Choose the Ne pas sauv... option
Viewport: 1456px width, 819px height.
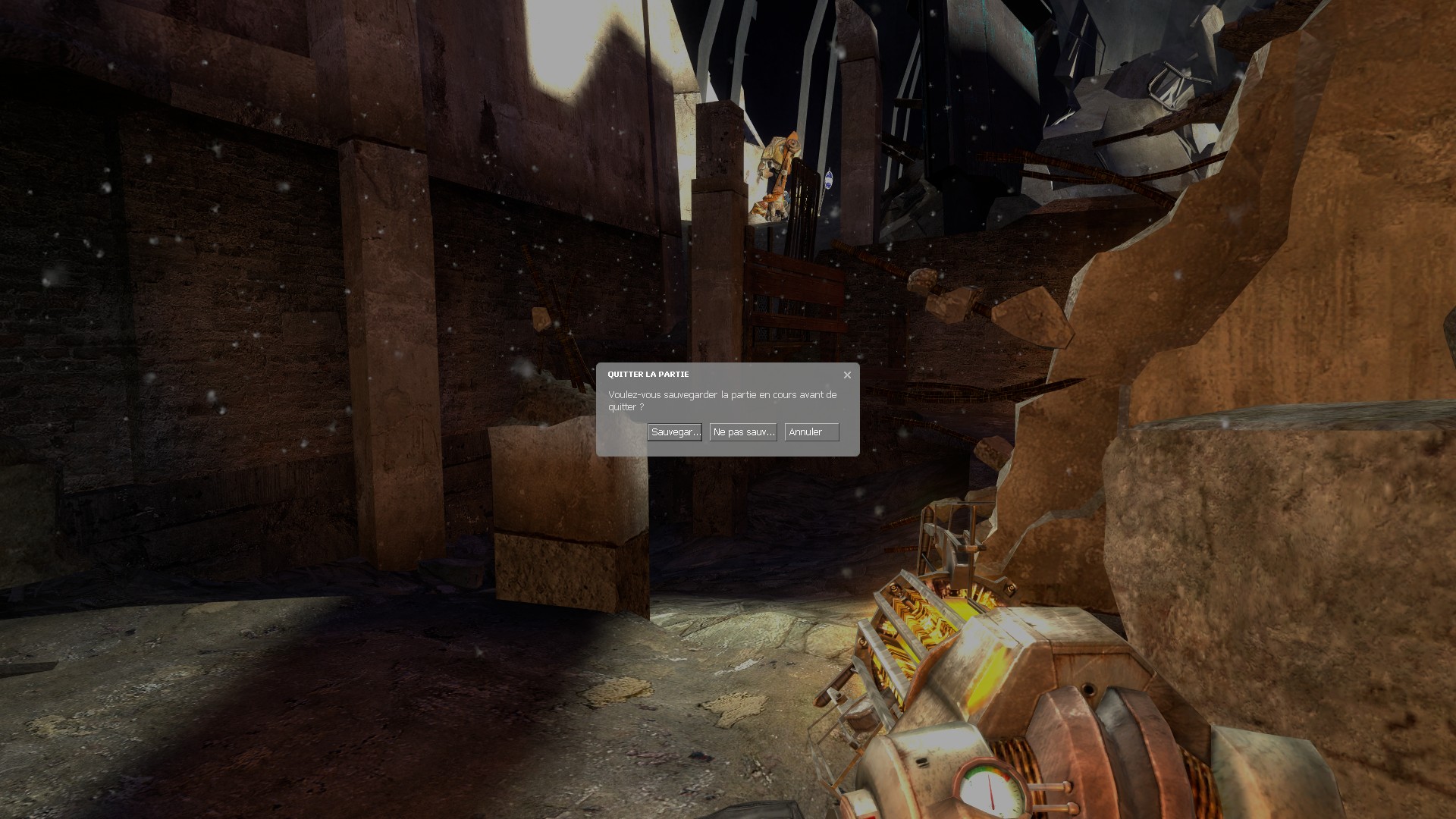pyautogui.click(x=743, y=432)
